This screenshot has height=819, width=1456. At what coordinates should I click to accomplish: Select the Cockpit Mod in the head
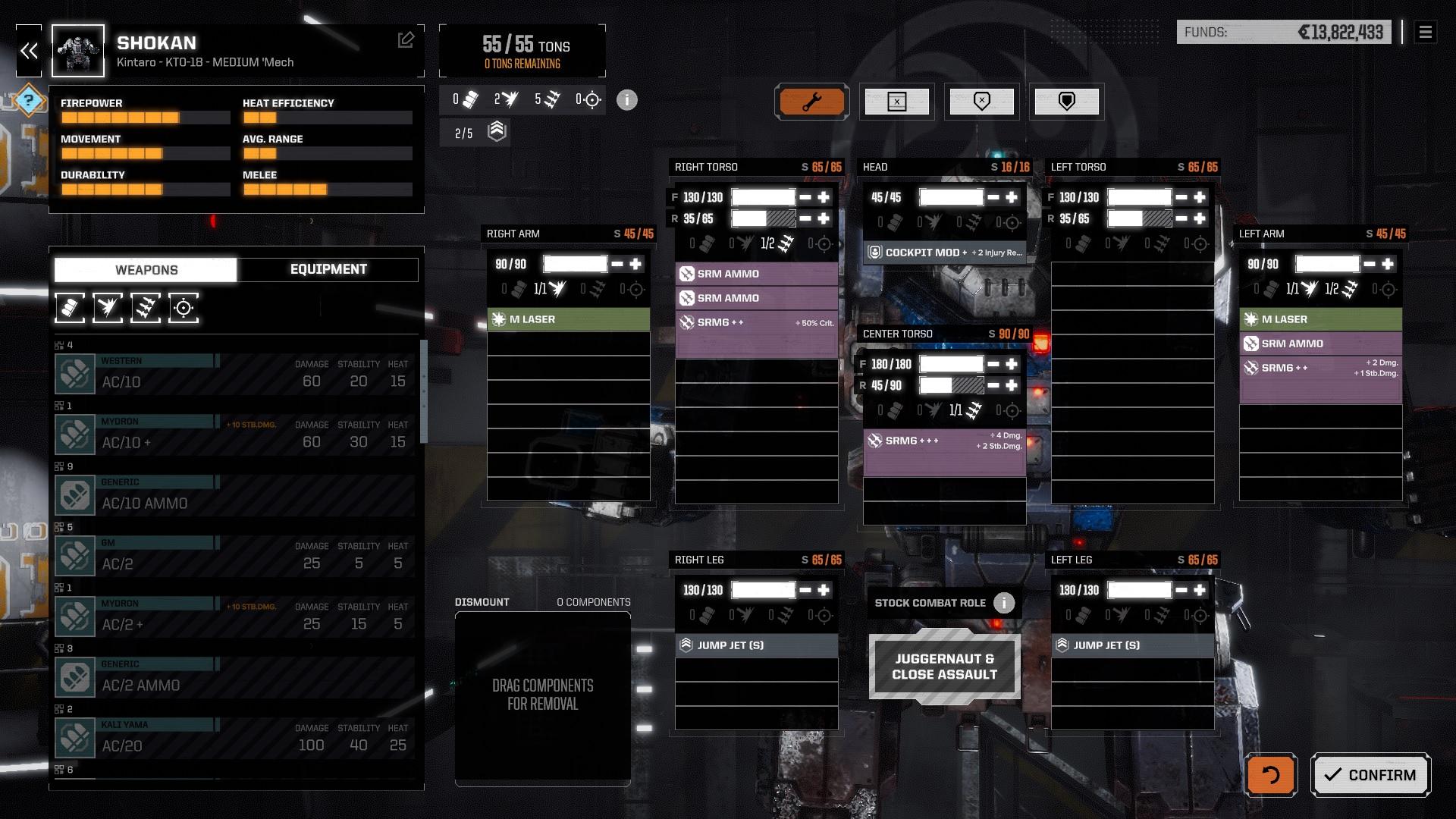[944, 253]
